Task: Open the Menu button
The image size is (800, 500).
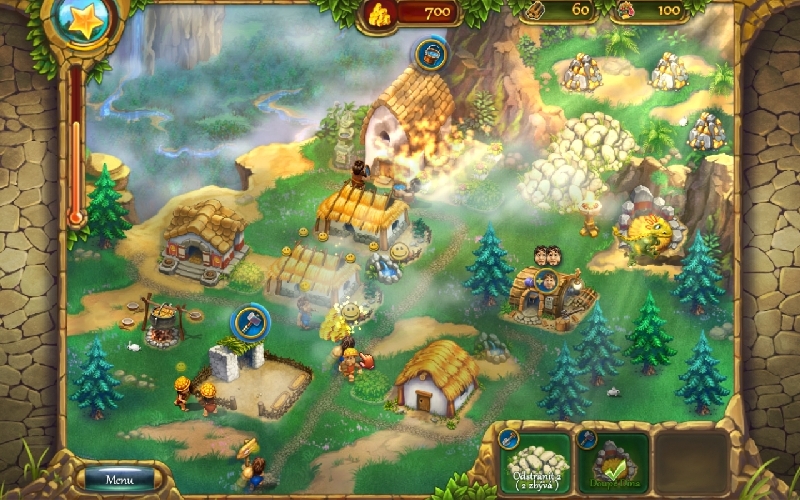Action: pyautogui.click(x=119, y=480)
